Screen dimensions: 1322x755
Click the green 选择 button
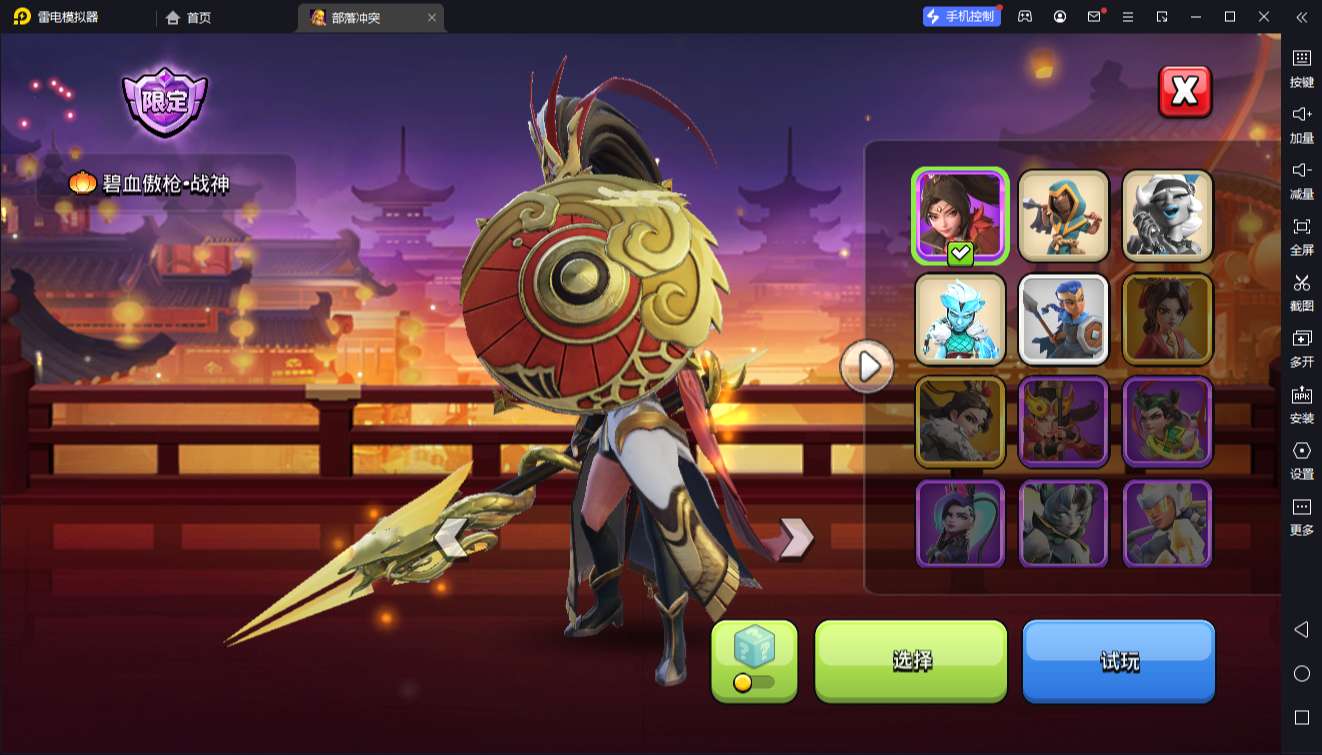tap(911, 660)
